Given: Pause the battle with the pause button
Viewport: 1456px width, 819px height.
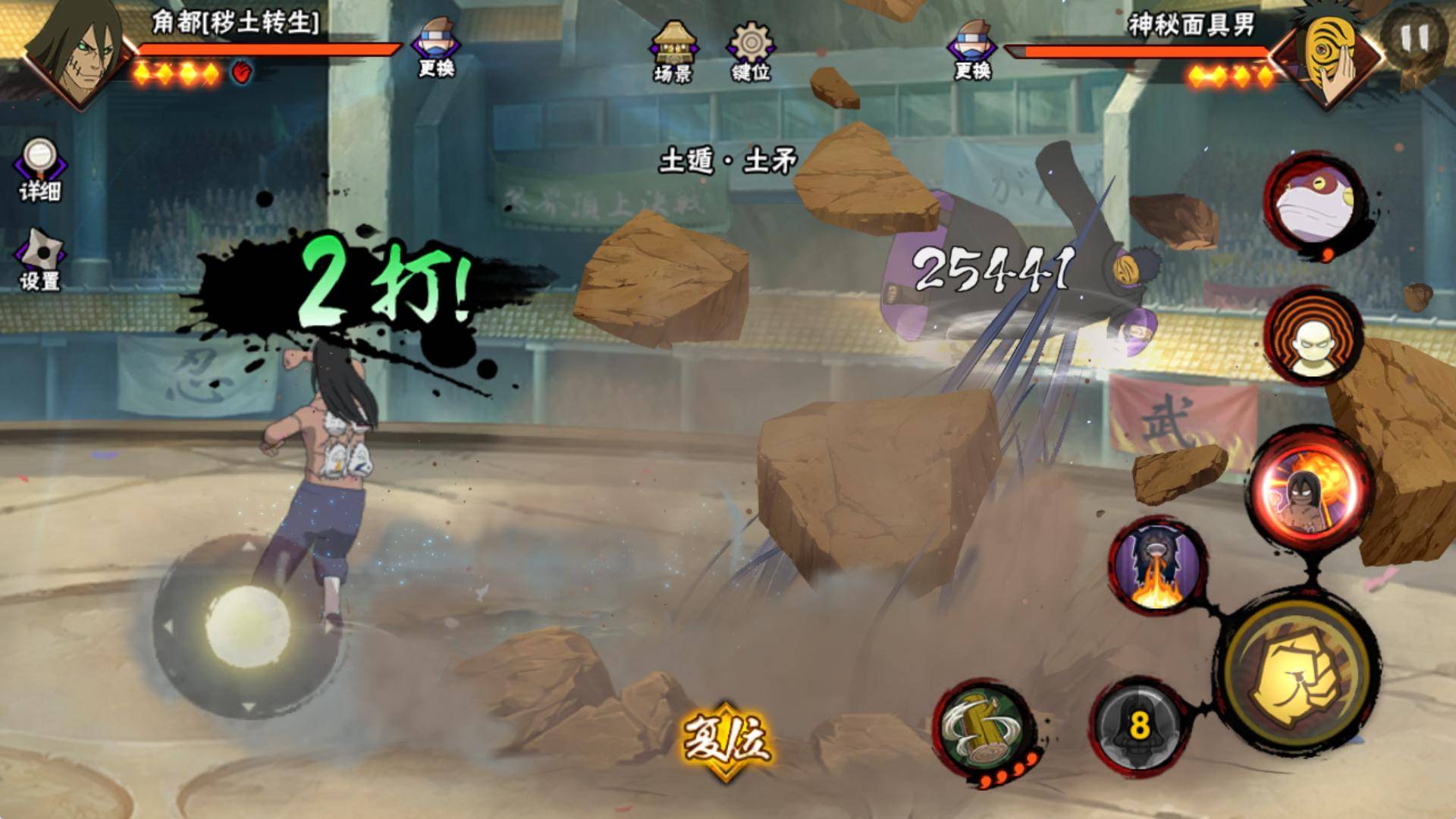Looking at the screenshot, I should click(1414, 36).
